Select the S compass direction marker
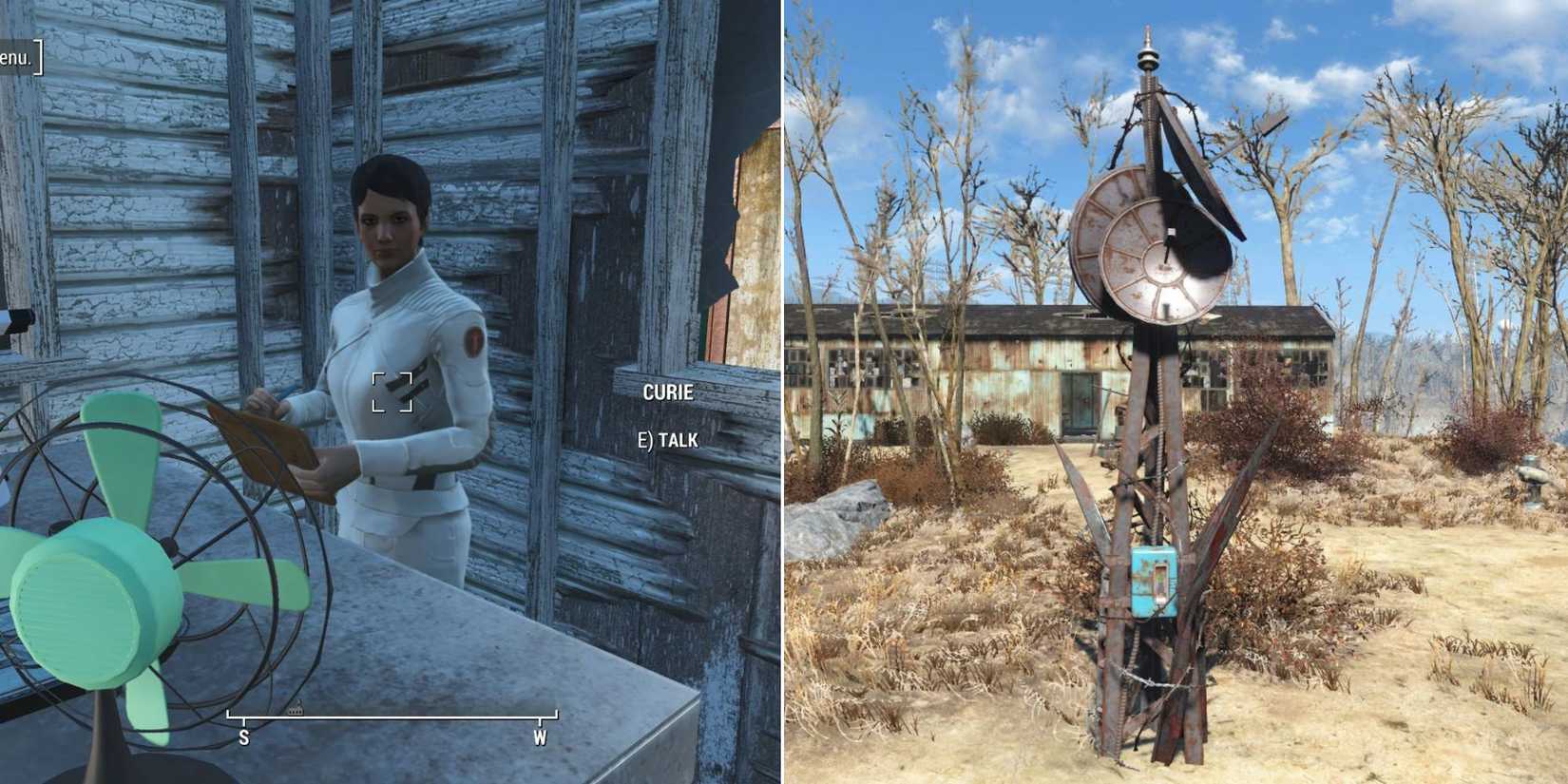This screenshot has height=784, width=1568. pyautogui.click(x=245, y=737)
